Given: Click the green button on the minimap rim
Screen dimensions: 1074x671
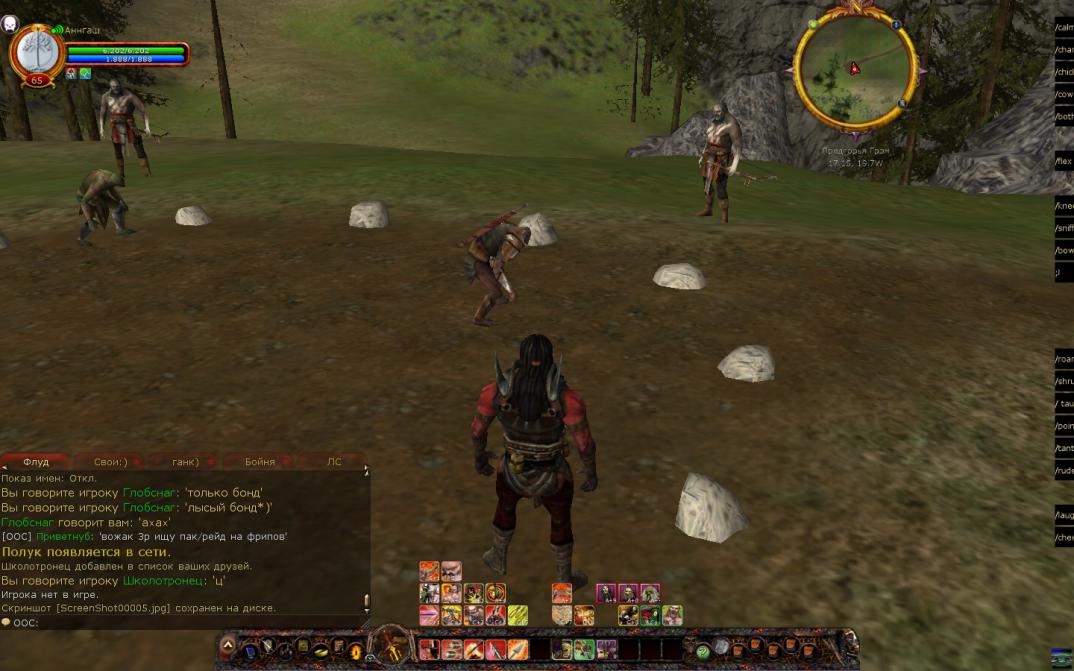Looking at the screenshot, I should click(813, 24).
